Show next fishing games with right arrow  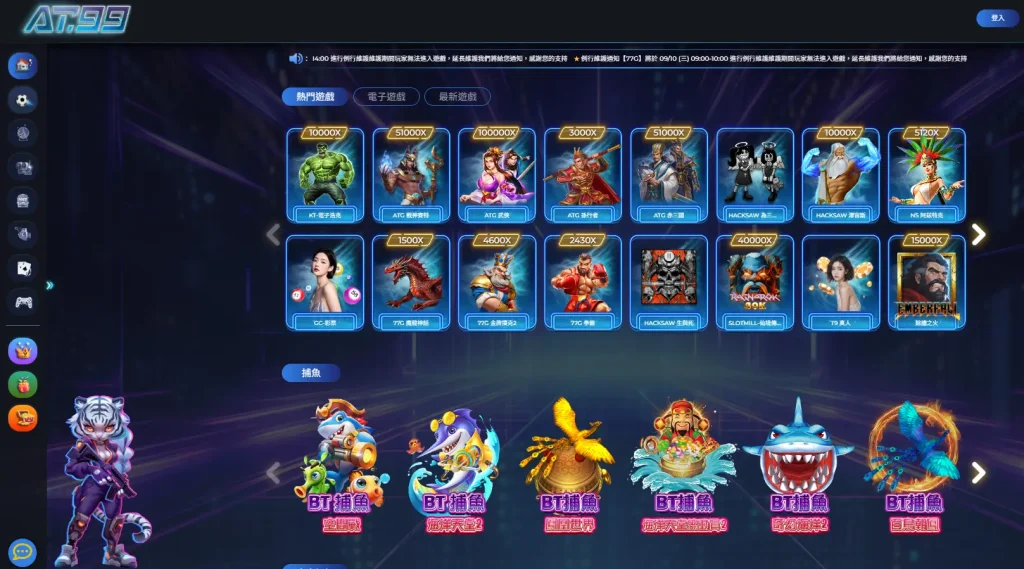tap(978, 473)
